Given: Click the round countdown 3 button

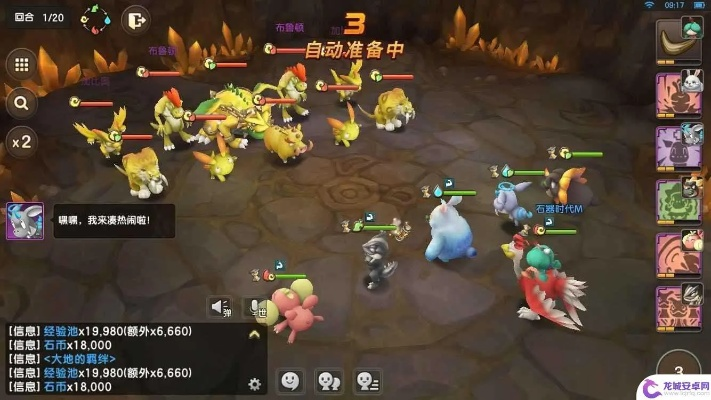Looking at the screenshot, I should (679, 368).
